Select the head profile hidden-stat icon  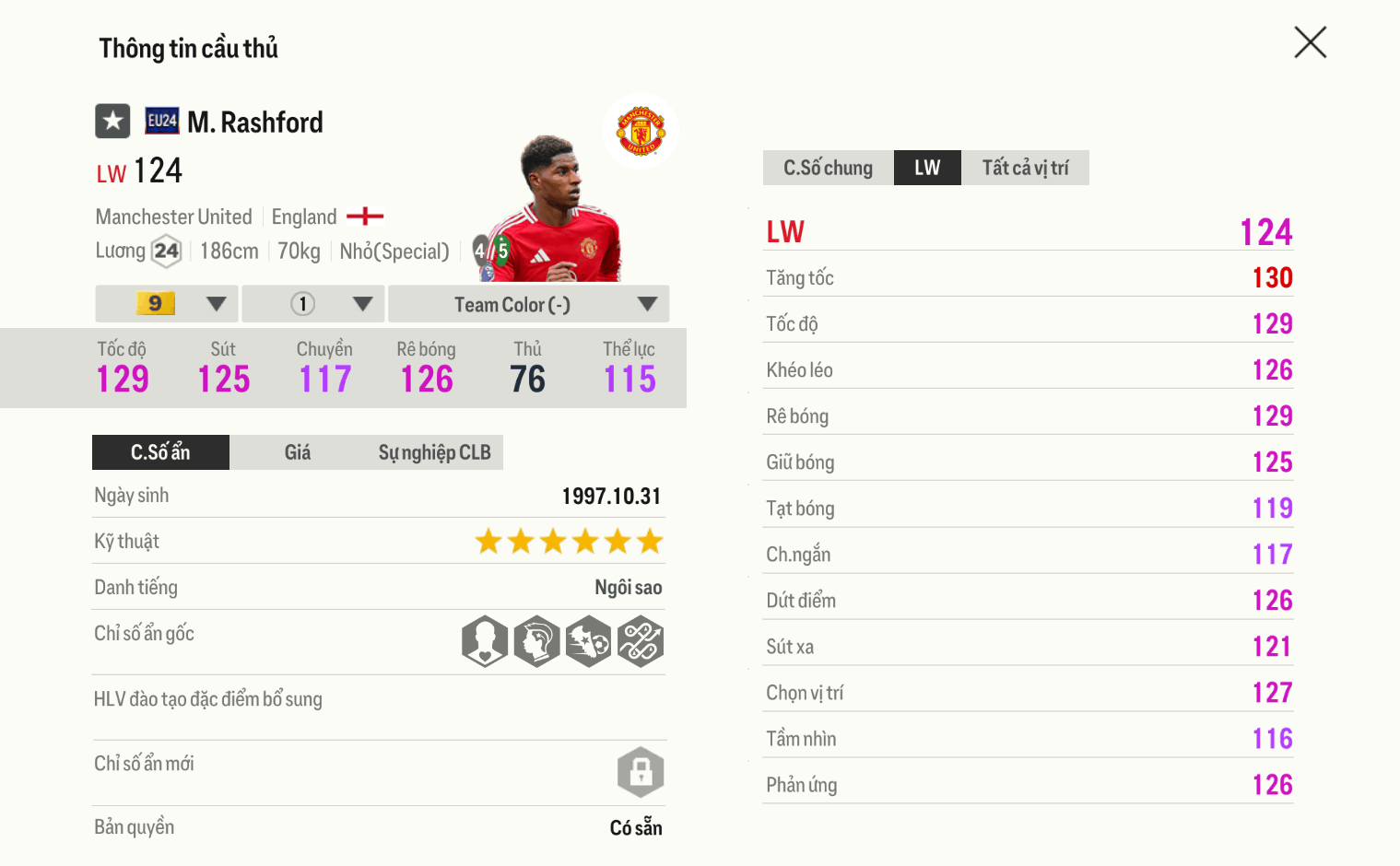point(536,641)
